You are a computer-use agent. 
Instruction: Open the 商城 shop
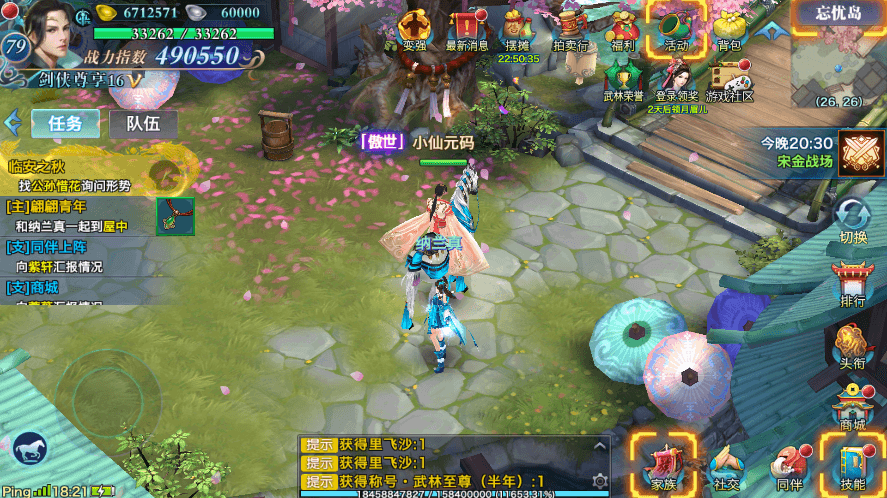tap(853, 408)
